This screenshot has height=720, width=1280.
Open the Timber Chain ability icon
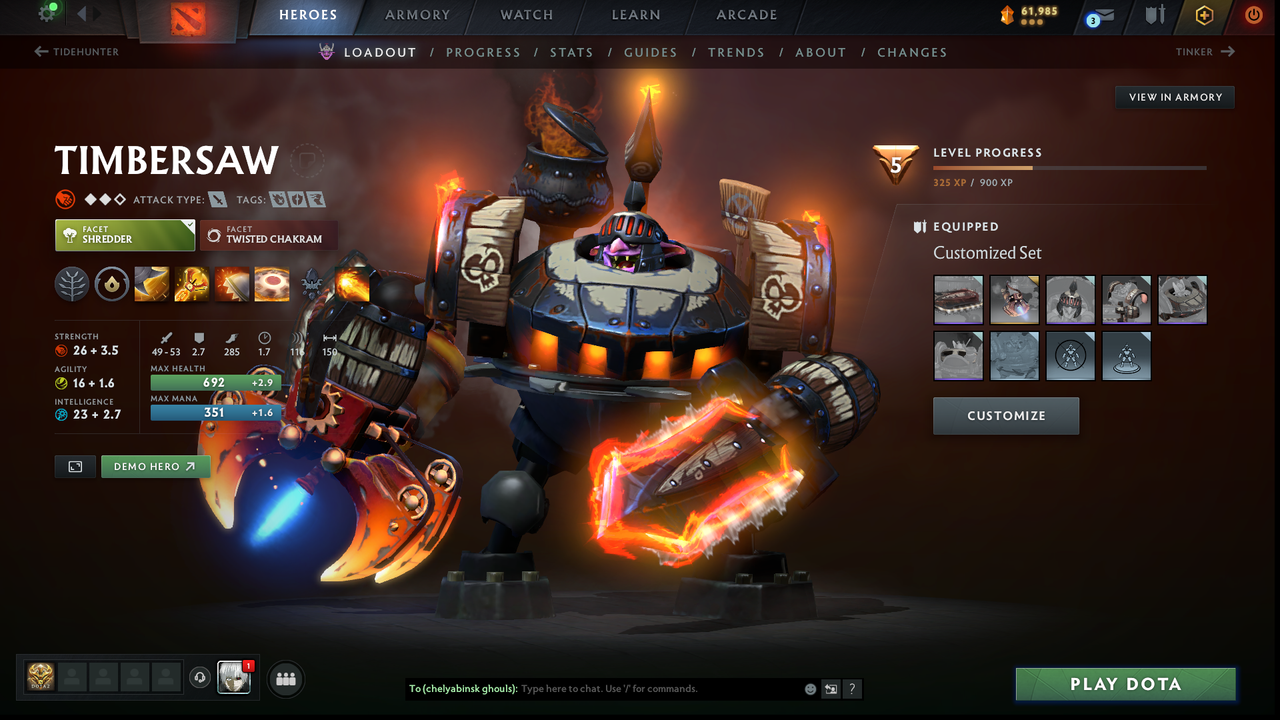point(192,284)
